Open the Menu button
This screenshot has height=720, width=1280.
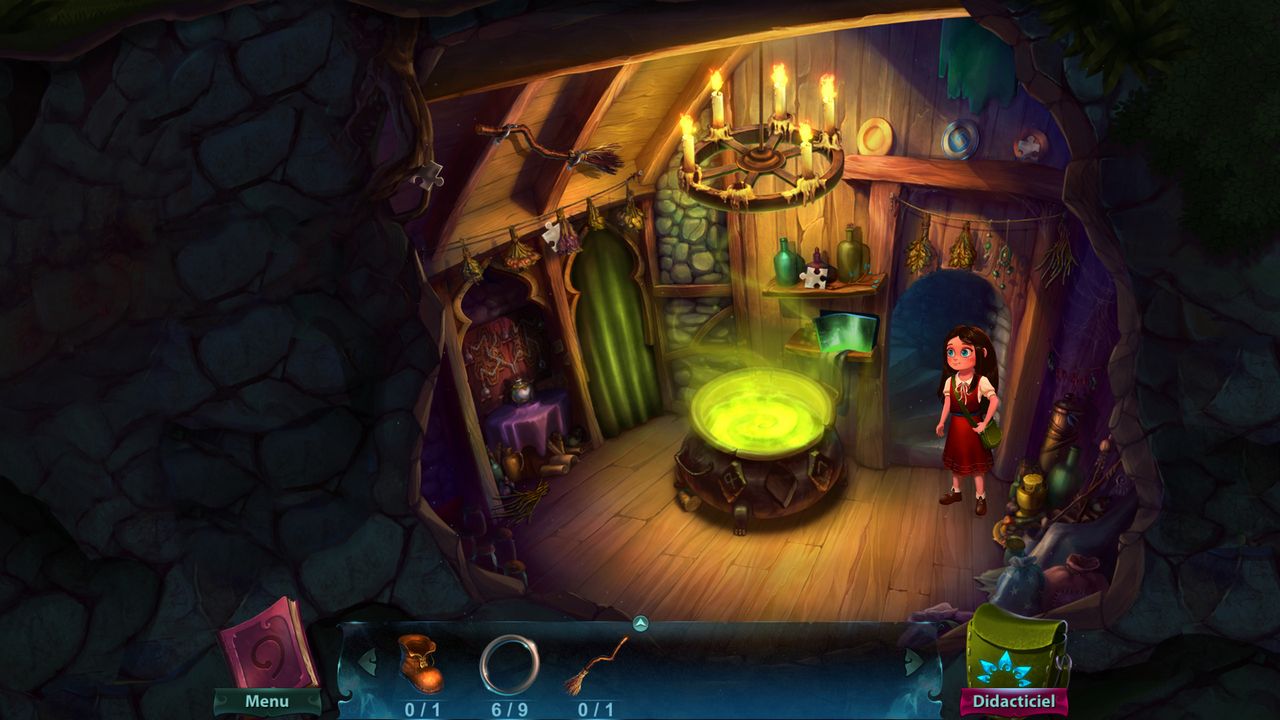pyautogui.click(x=267, y=701)
